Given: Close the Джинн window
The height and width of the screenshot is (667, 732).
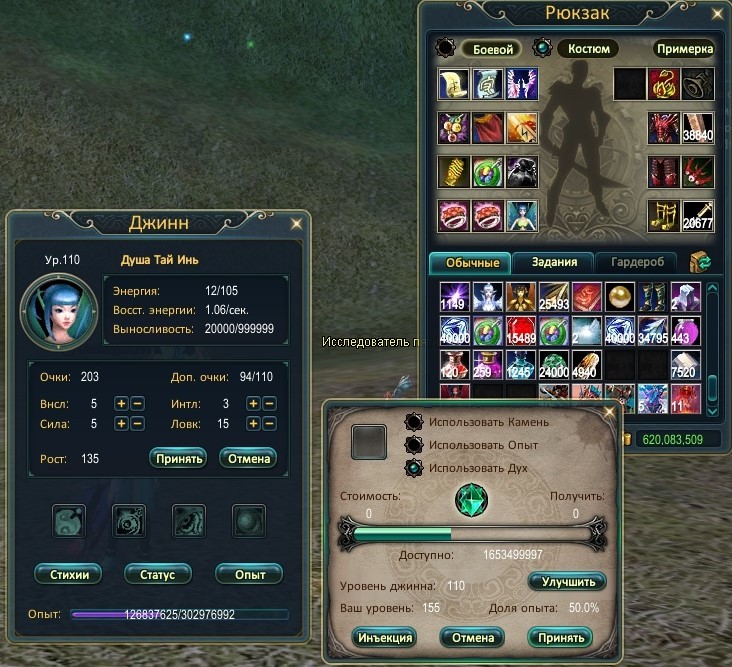Looking at the screenshot, I should [295, 223].
